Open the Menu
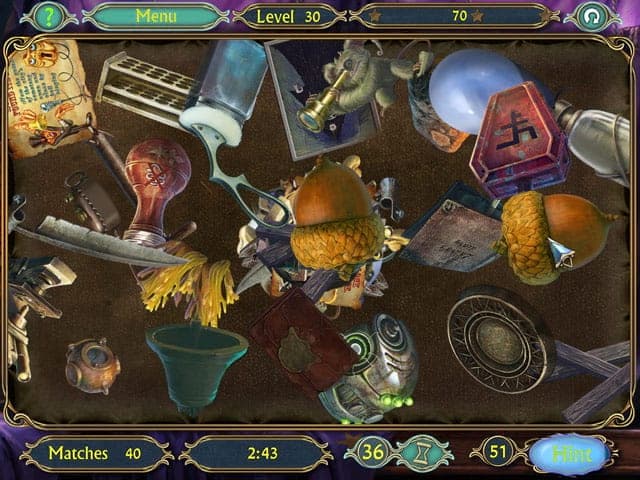 point(155,16)
